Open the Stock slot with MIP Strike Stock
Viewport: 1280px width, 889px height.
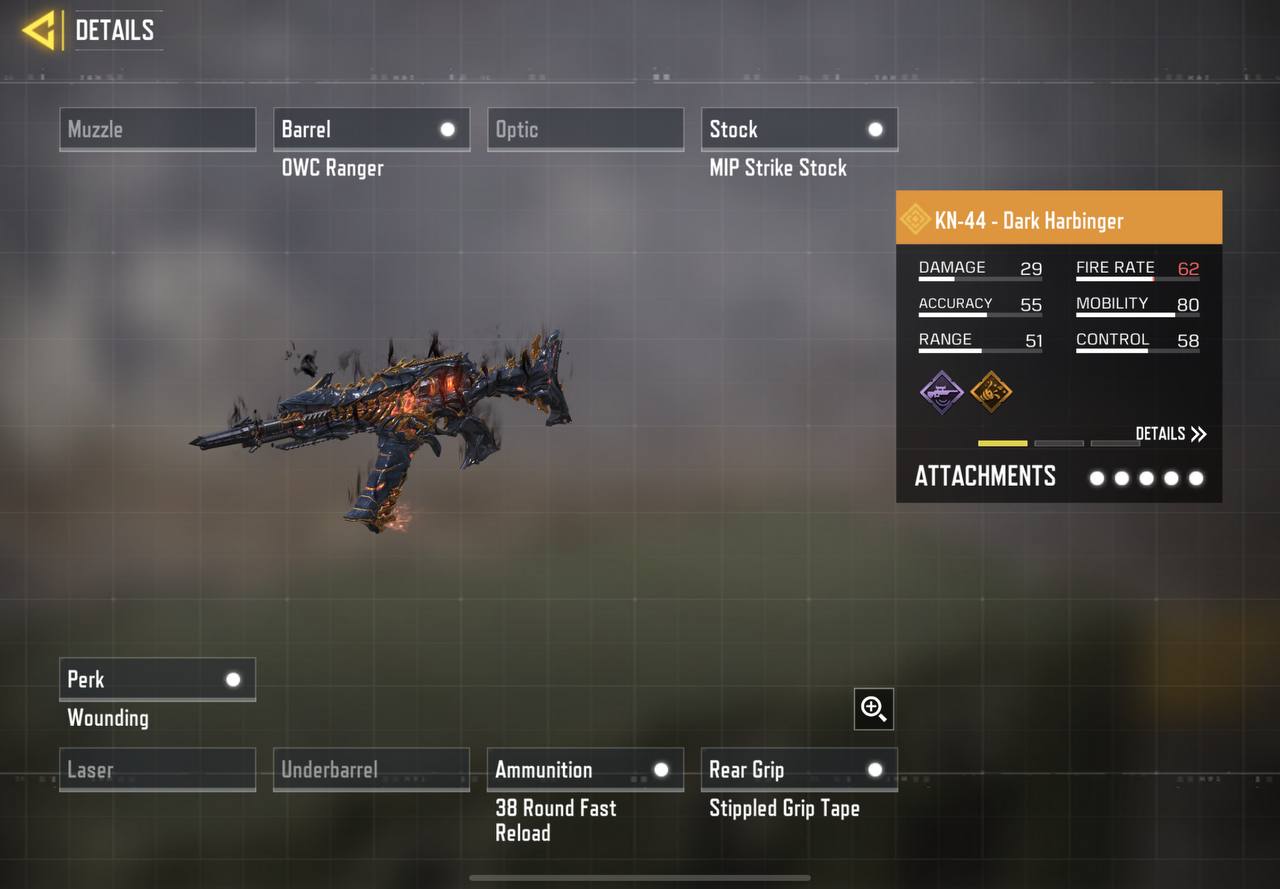pos(799,129)
